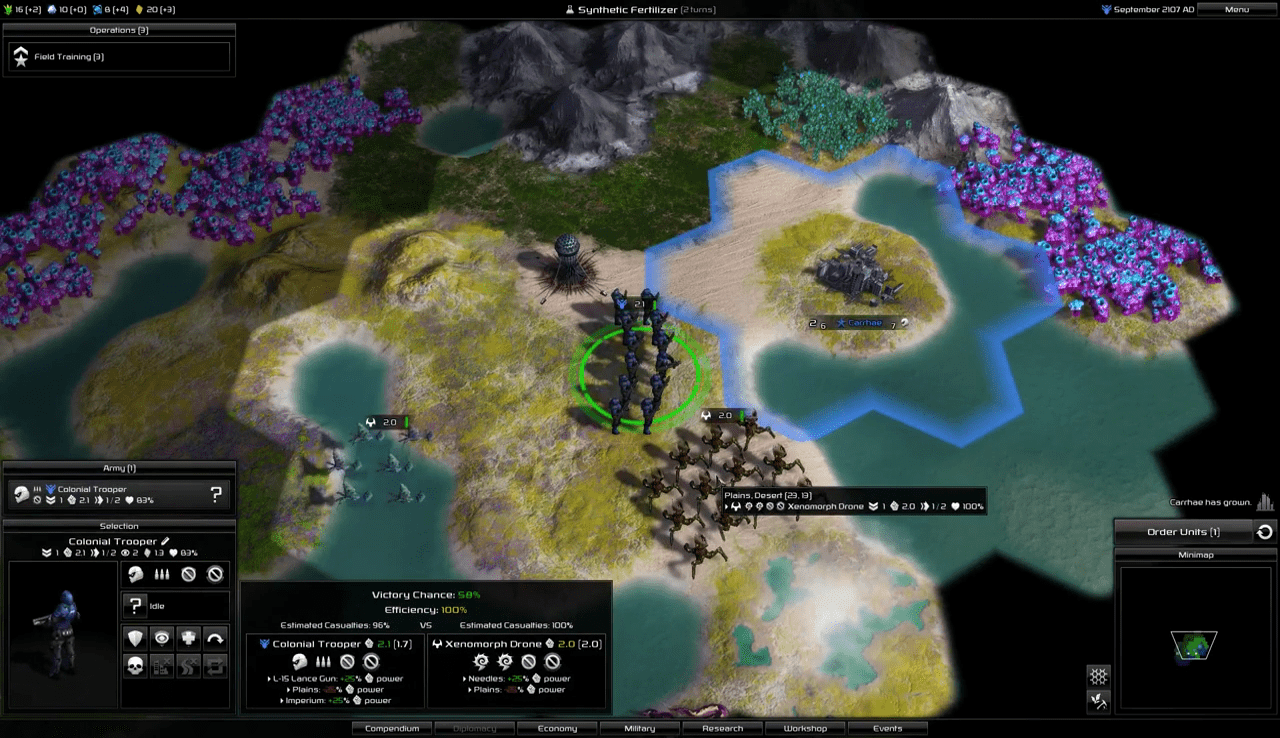Select the Field Training operation

(119, 57)
